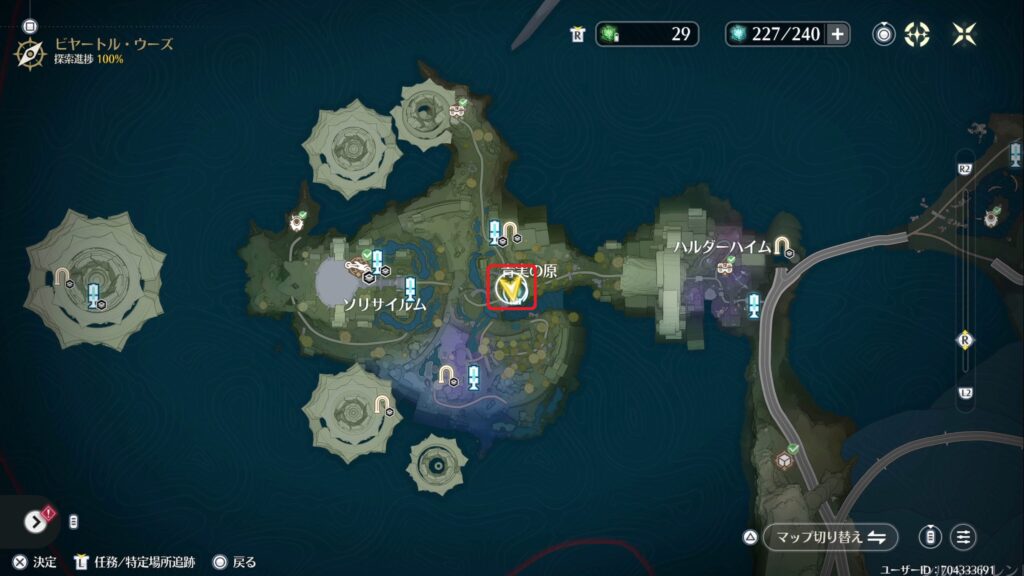Open the round arrow button with red alert
The height and width of the screenshot is (576, 1024).
36,521
